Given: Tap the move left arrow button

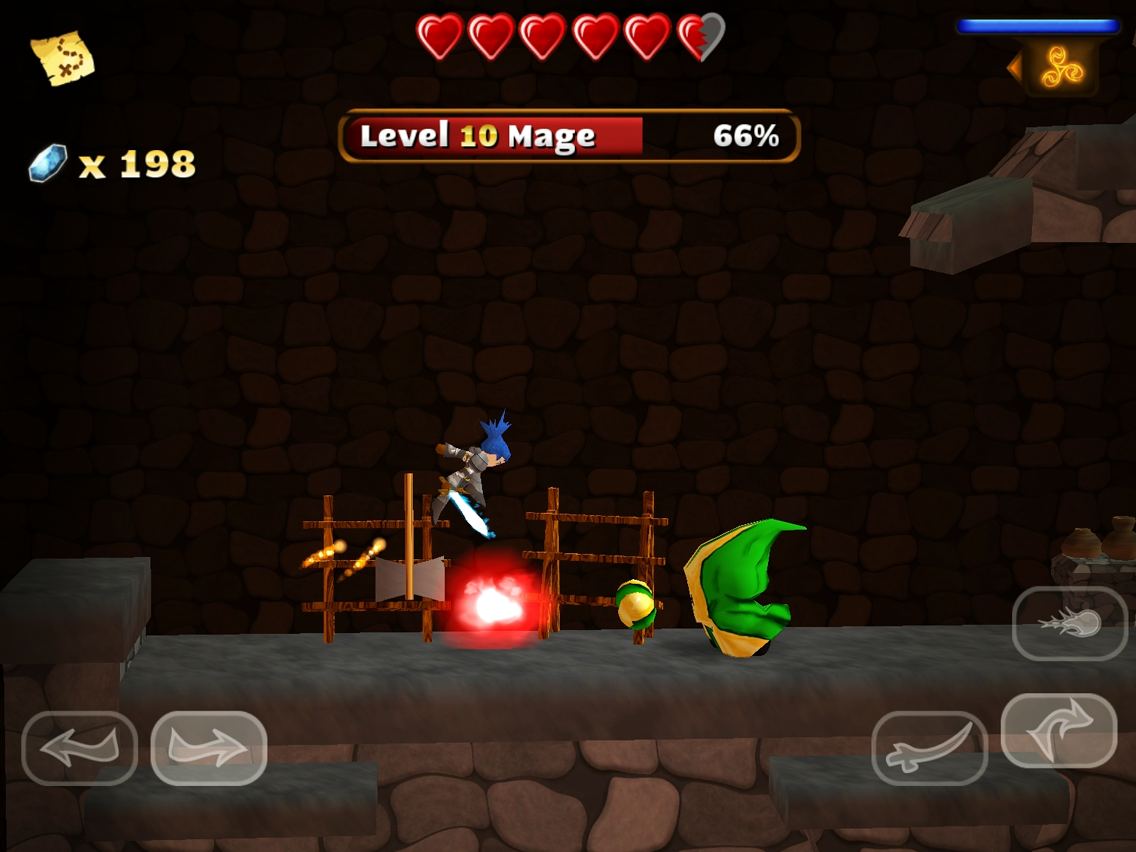Looking at the screenshot, I should (79, 748).
